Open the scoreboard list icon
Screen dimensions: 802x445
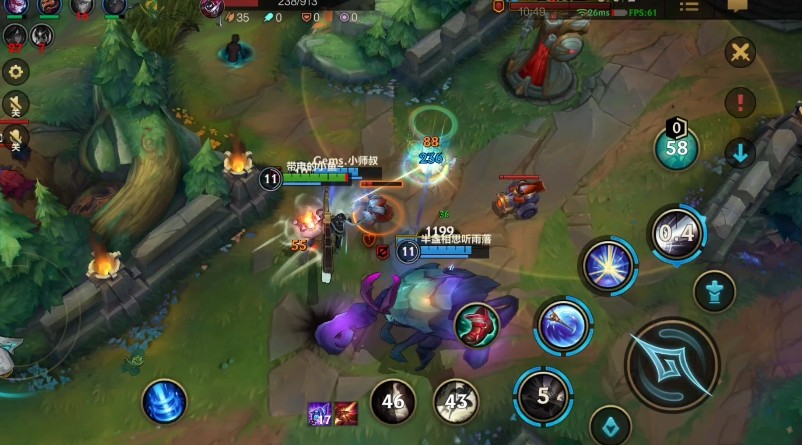(689, 6)
